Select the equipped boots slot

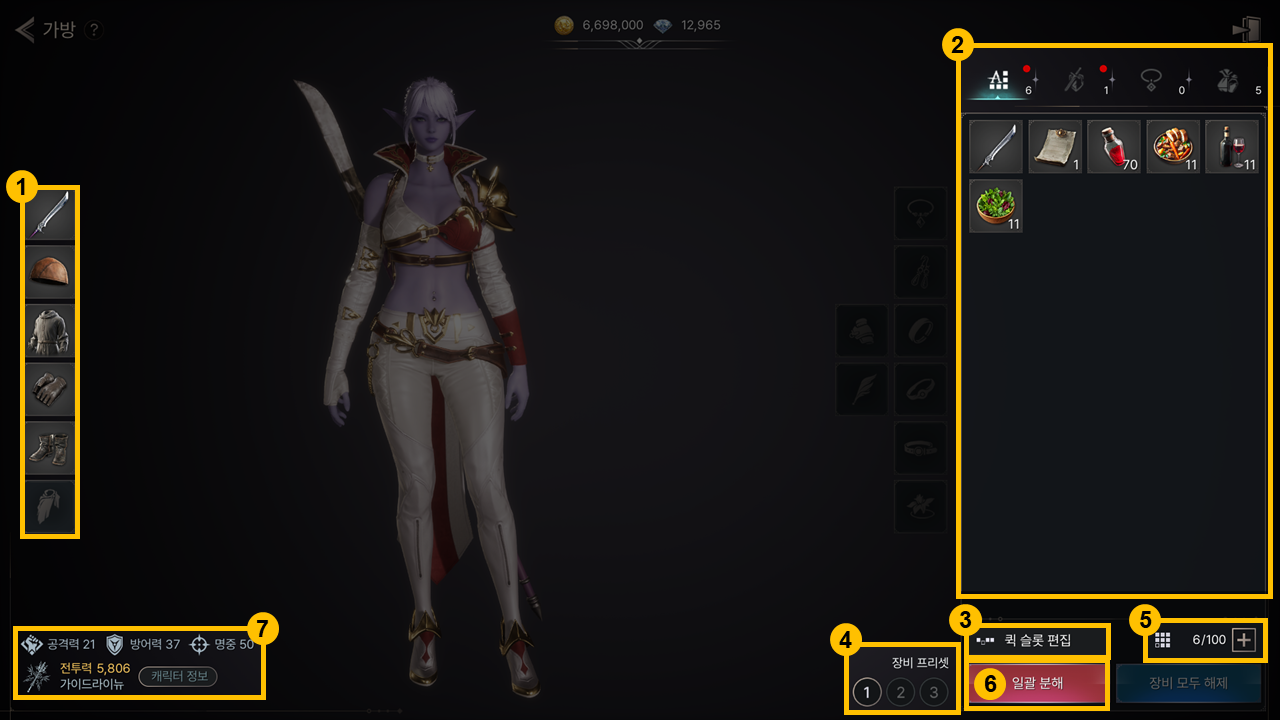click(x=50, y=448)
